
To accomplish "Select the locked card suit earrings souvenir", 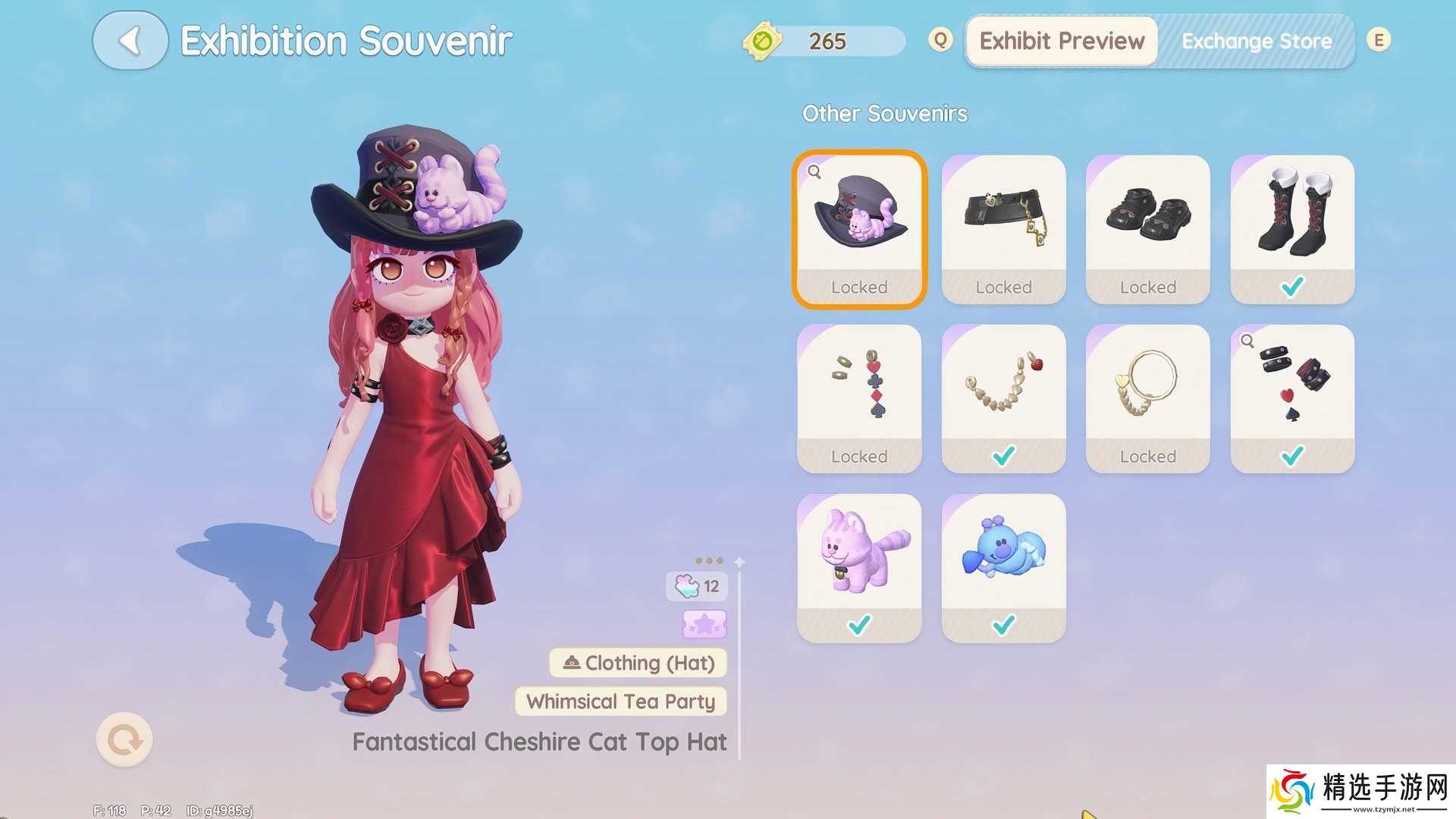I will tap(859, 398).
